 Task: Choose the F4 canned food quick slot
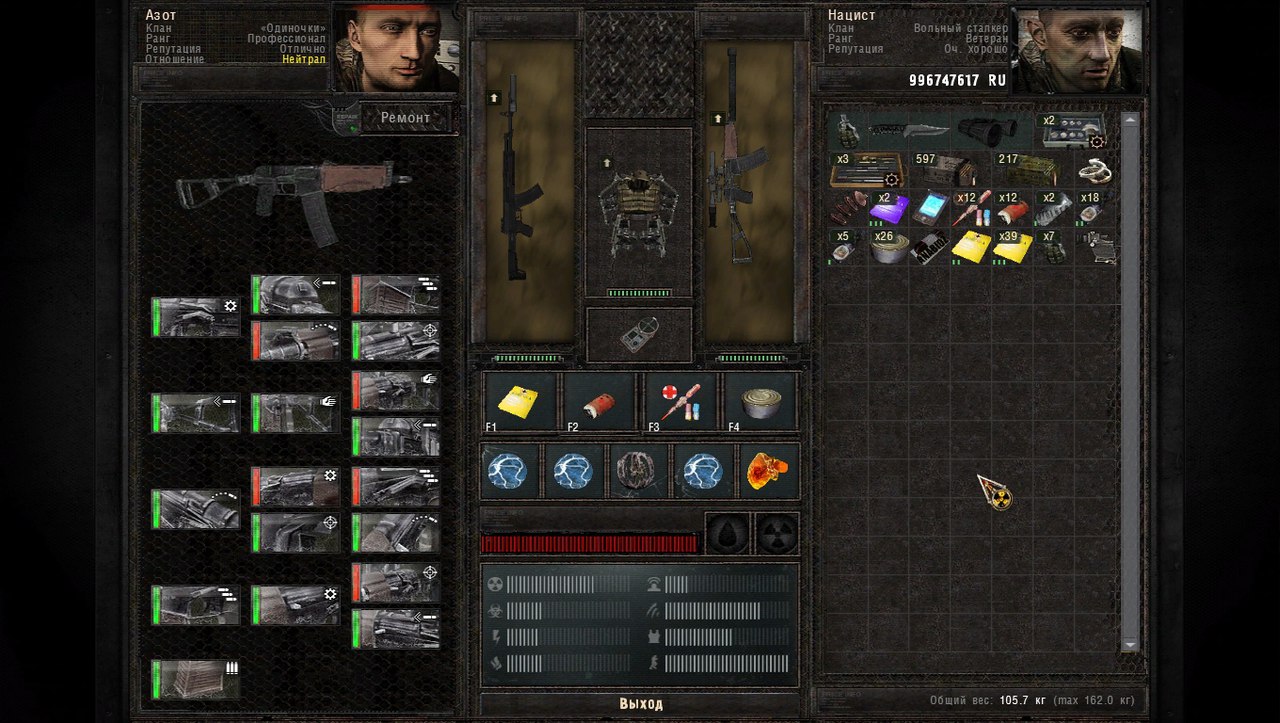click(760, 402)
